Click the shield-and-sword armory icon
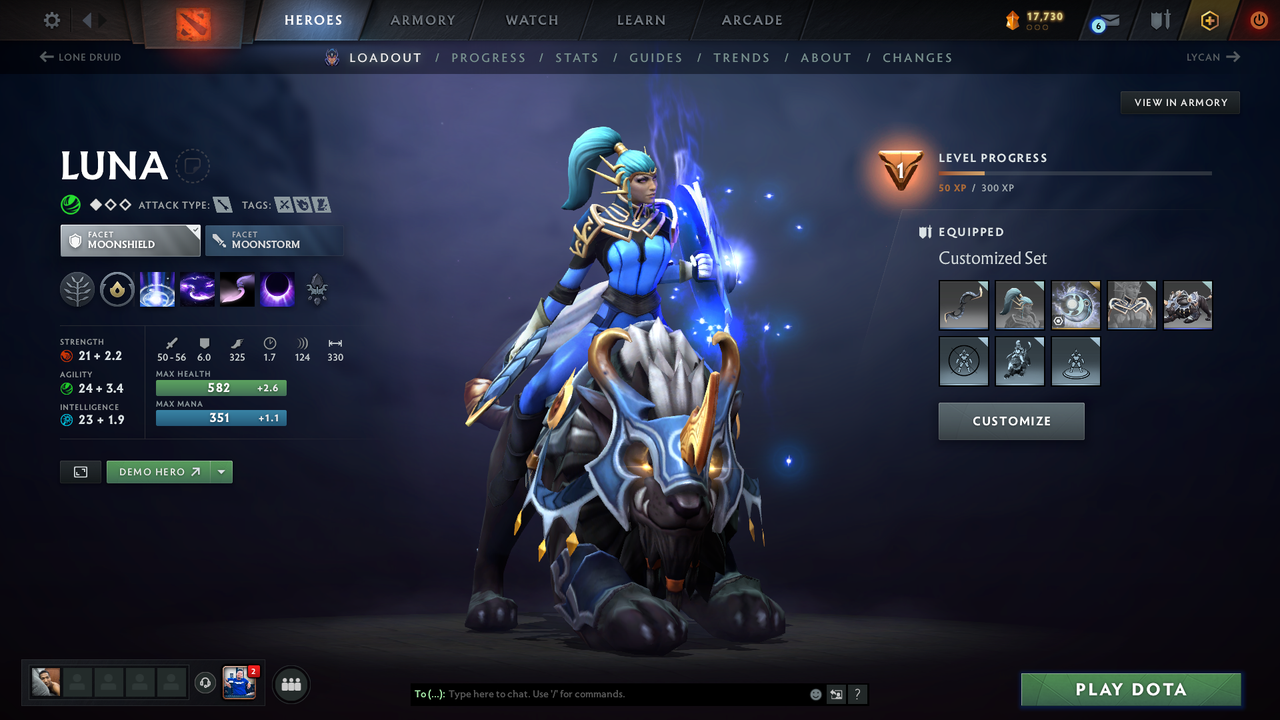The image size is (1280, 720). 1157,20
